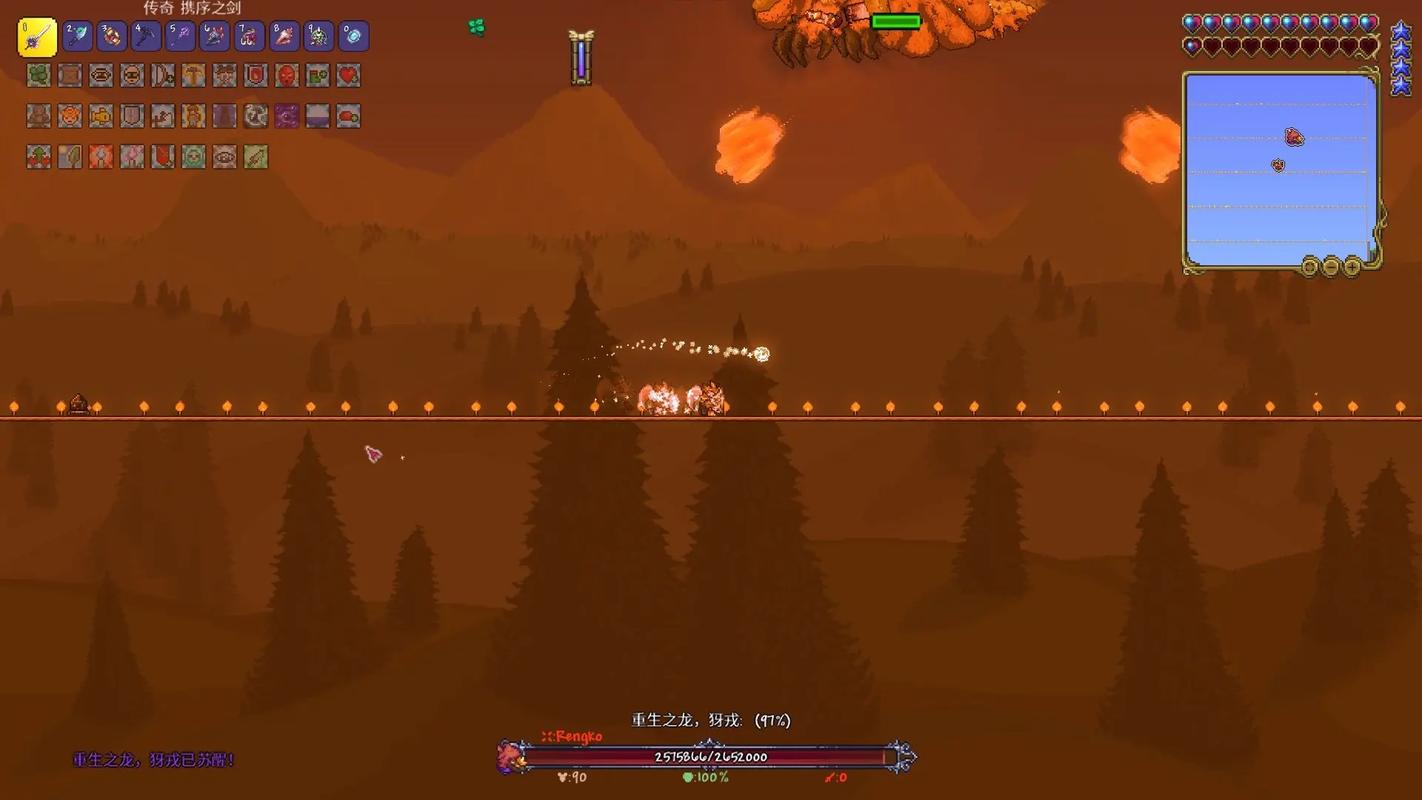
Task: Choose hotbar slot 9 item
Action: (319, 37)
